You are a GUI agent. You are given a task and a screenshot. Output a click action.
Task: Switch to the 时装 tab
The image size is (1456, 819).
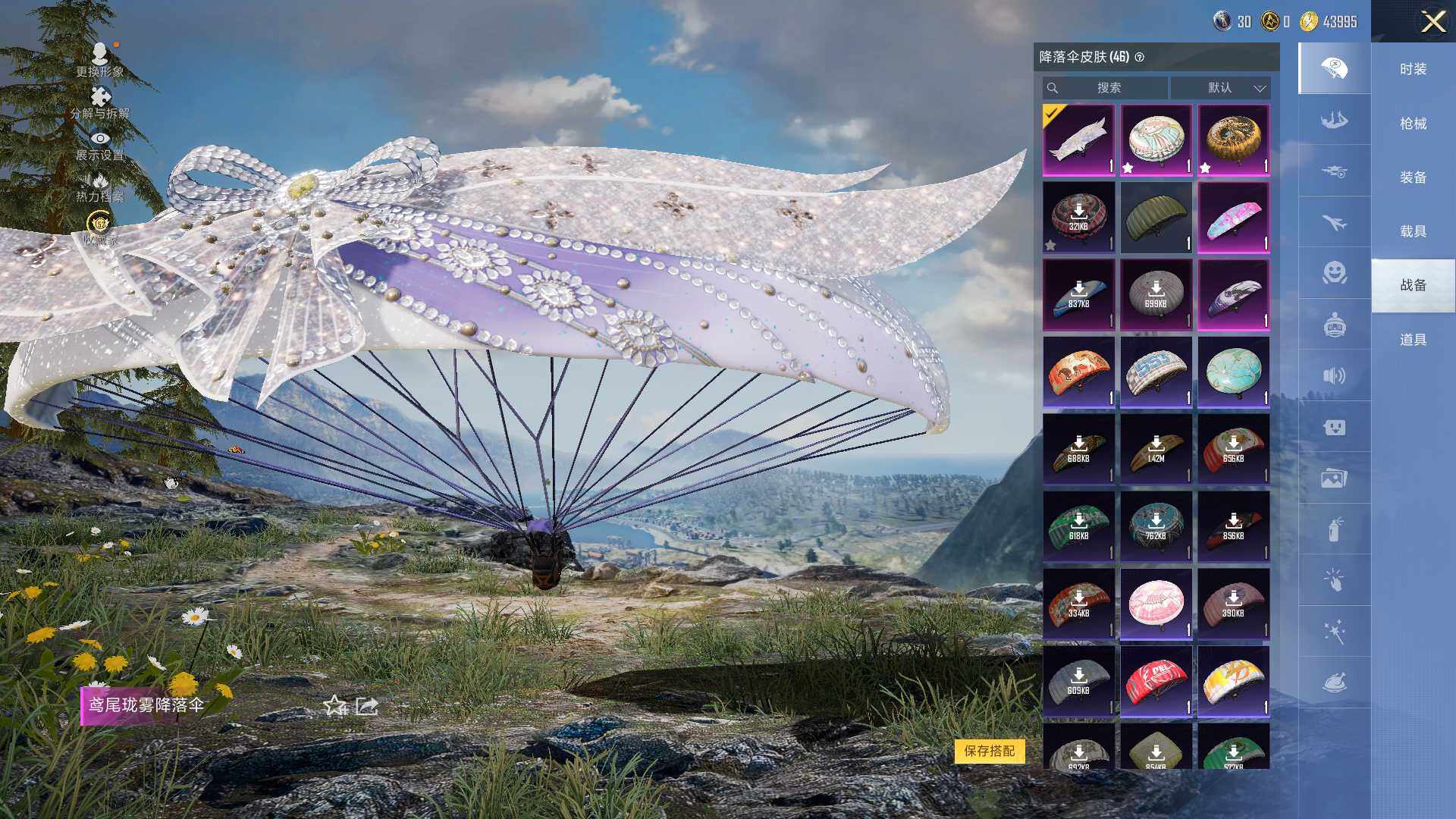(x=1413, y=69)
